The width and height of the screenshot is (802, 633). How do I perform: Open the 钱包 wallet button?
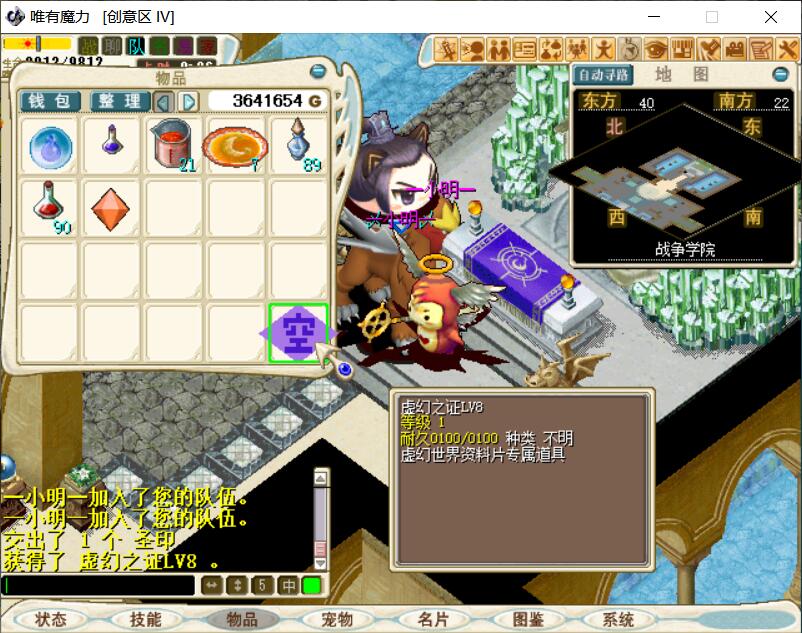(x=50, y=101)
